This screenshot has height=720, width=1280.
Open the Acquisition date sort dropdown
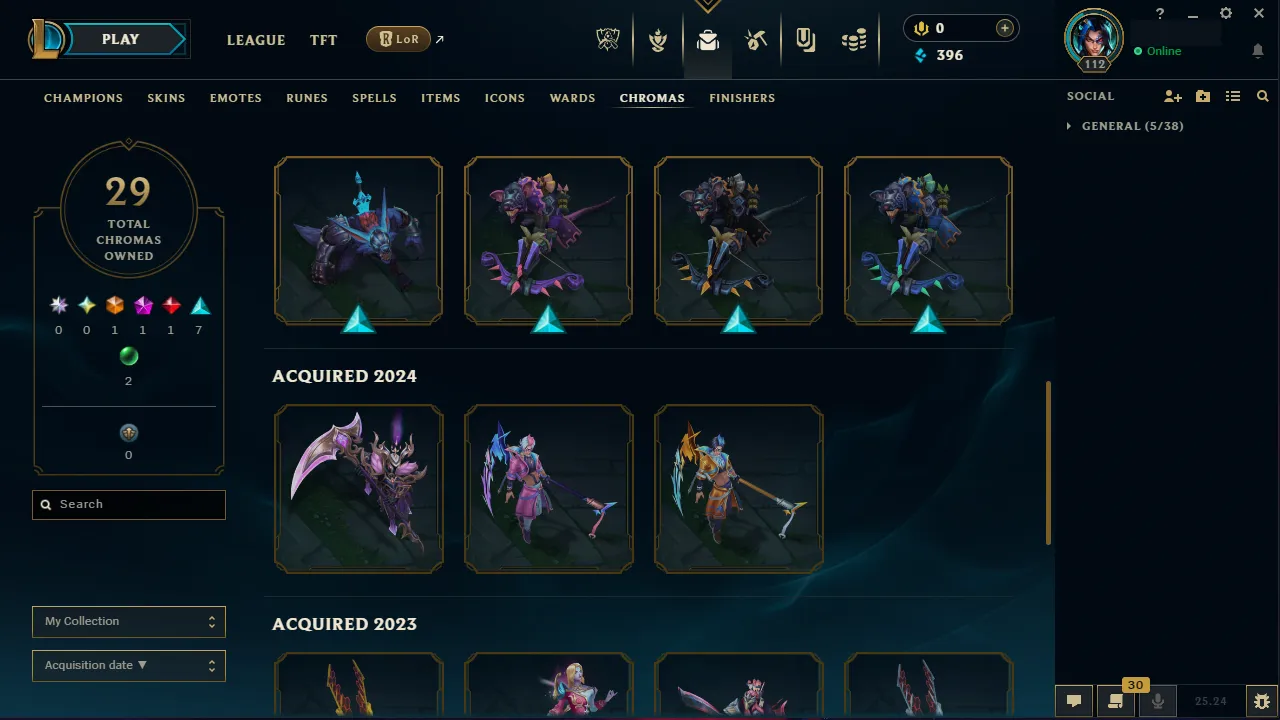(128, 665)
